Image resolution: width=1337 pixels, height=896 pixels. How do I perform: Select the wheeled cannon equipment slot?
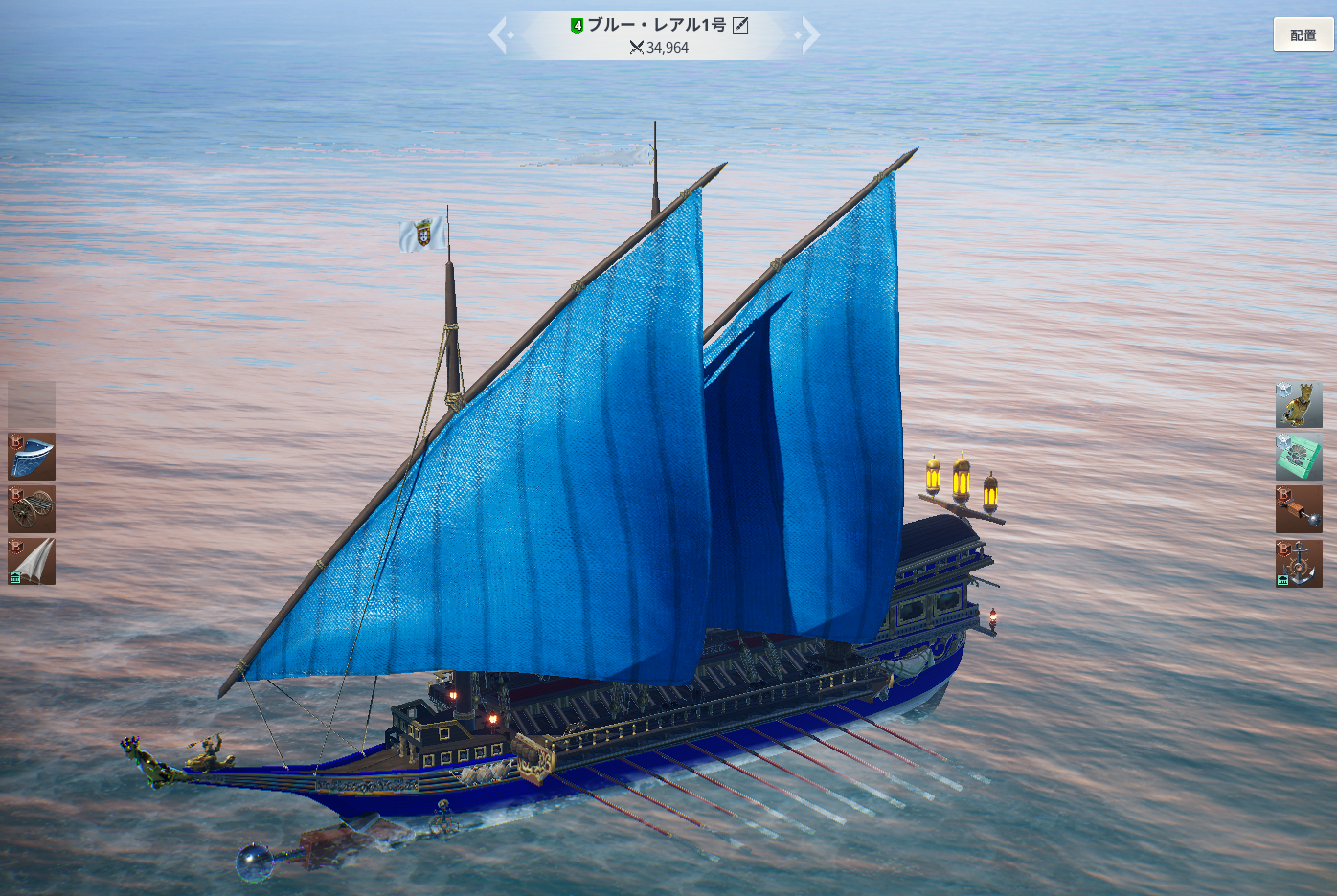tap(32, 508)
